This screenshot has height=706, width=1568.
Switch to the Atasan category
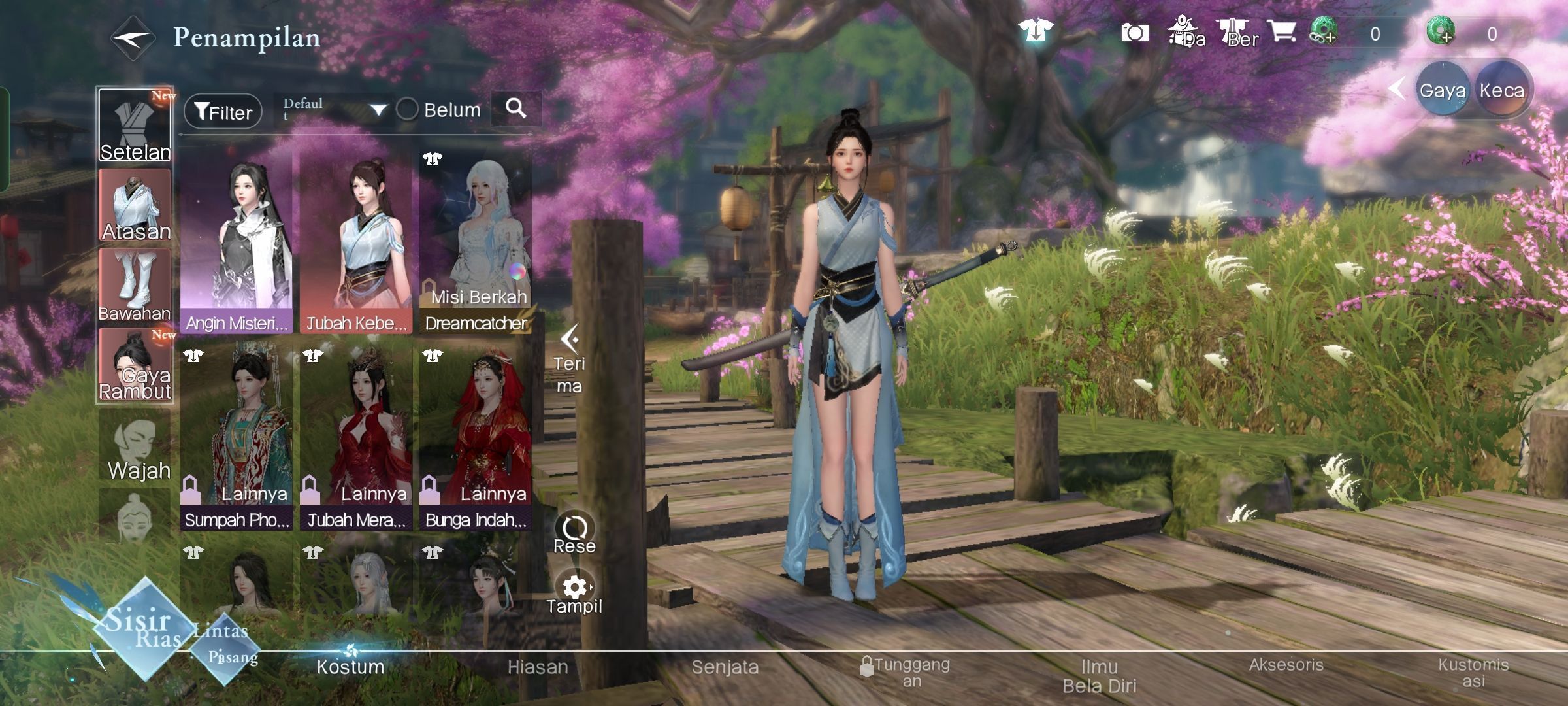[135, 206]
